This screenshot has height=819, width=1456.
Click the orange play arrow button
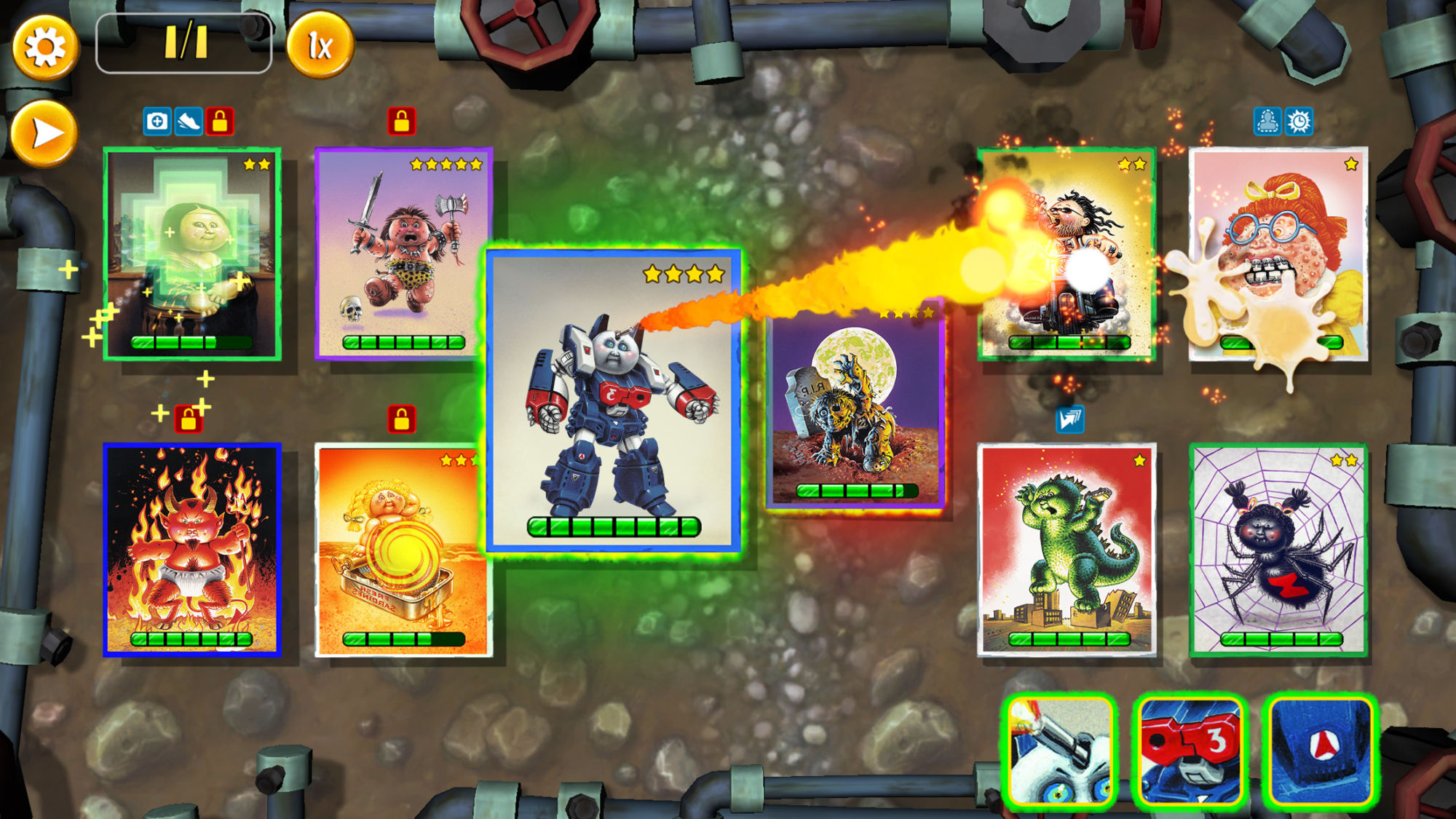click(45, 133)
